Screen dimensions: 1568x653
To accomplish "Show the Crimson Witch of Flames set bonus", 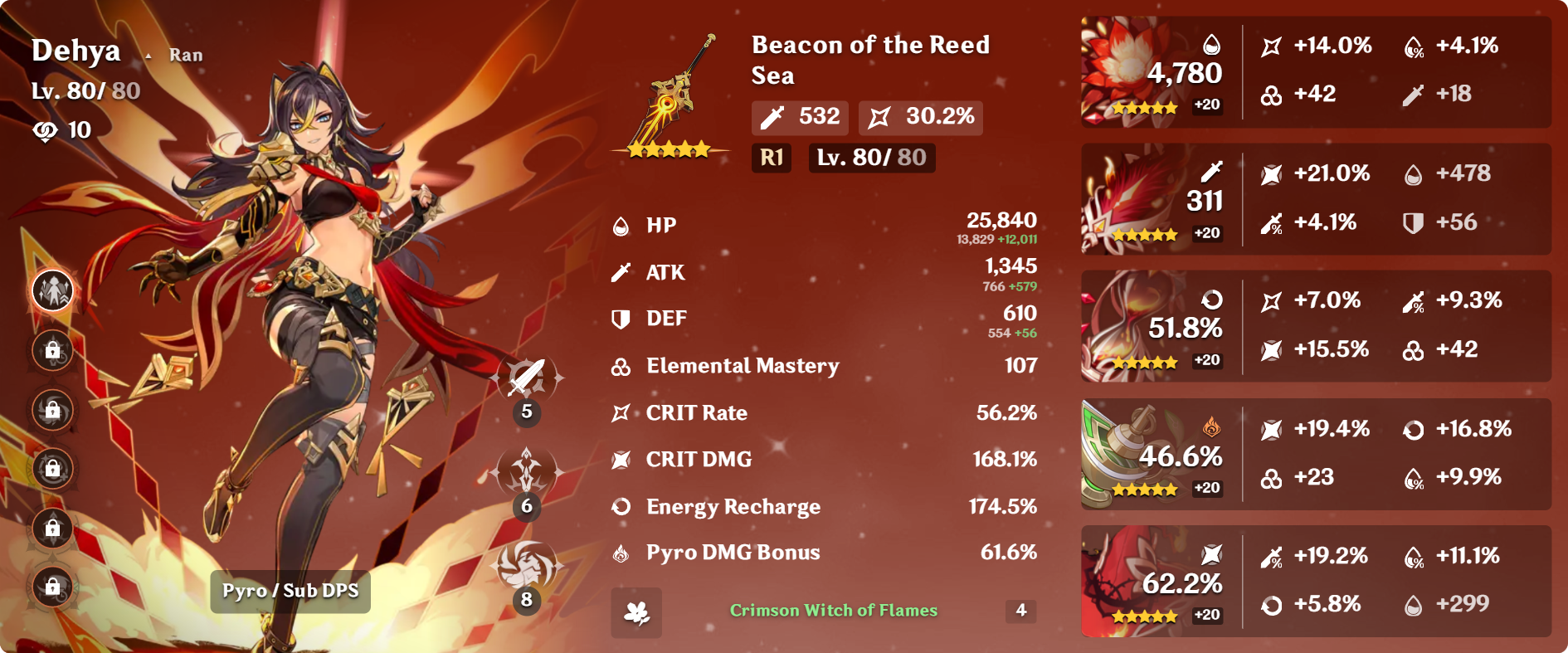I will (833, 611).
